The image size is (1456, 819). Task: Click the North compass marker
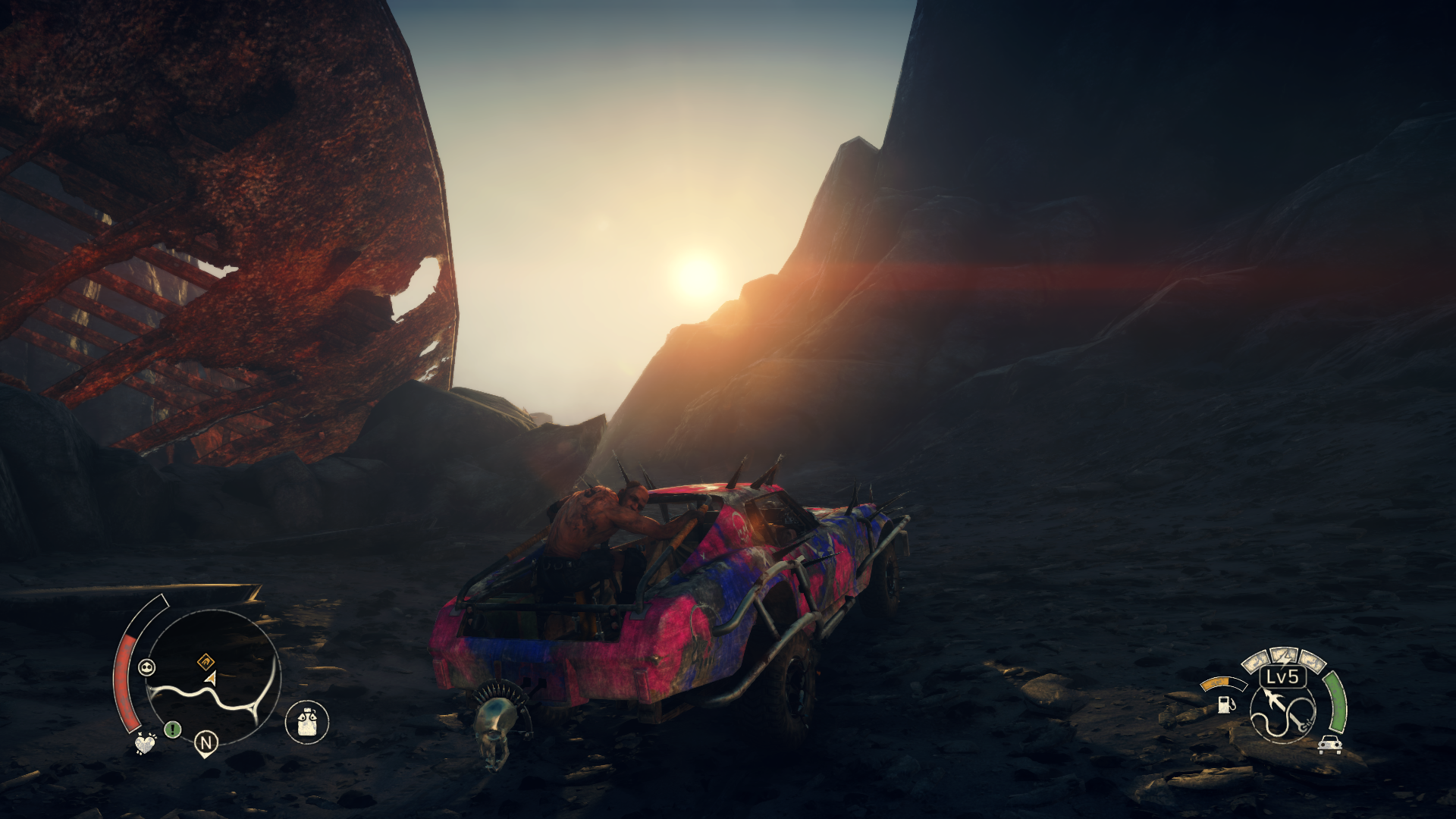[206, 742]
